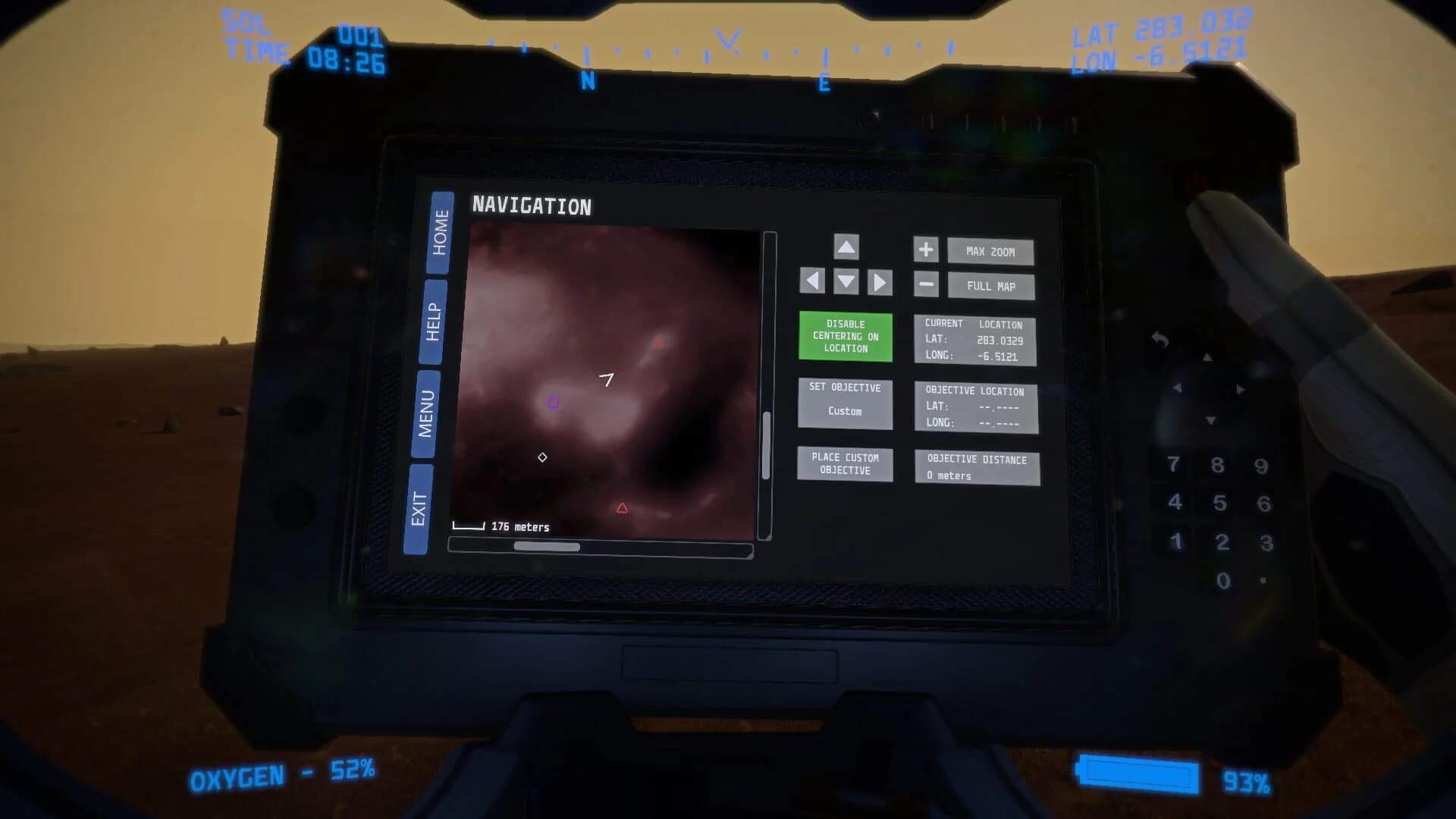The width and height of the screenshot is (1456, 819).
Task: Disable centering on location
Action: (845, 336)
